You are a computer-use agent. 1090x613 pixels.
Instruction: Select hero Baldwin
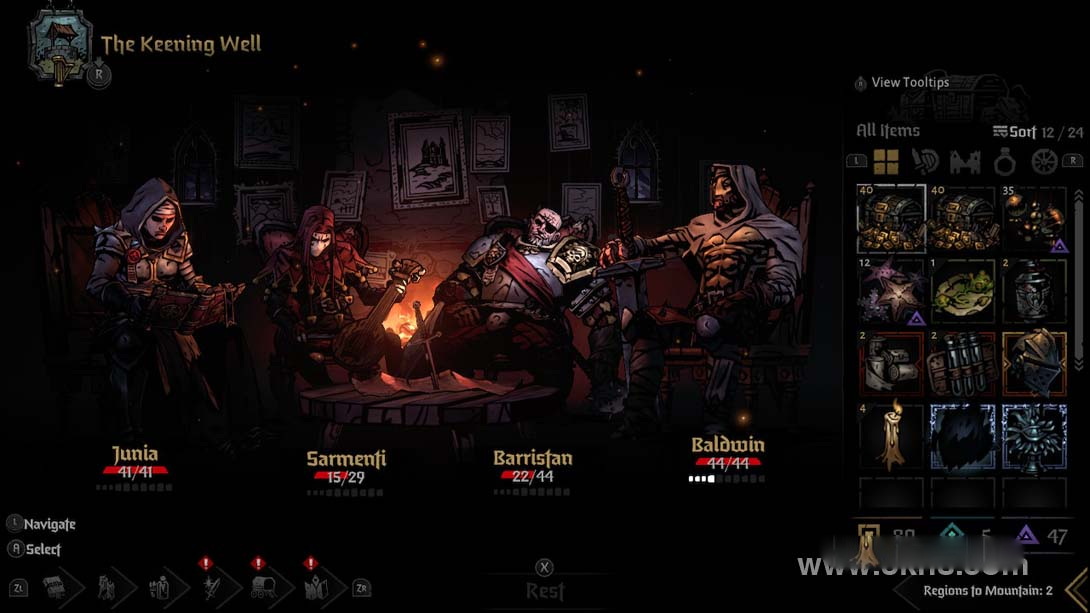(x=727, y=445)
